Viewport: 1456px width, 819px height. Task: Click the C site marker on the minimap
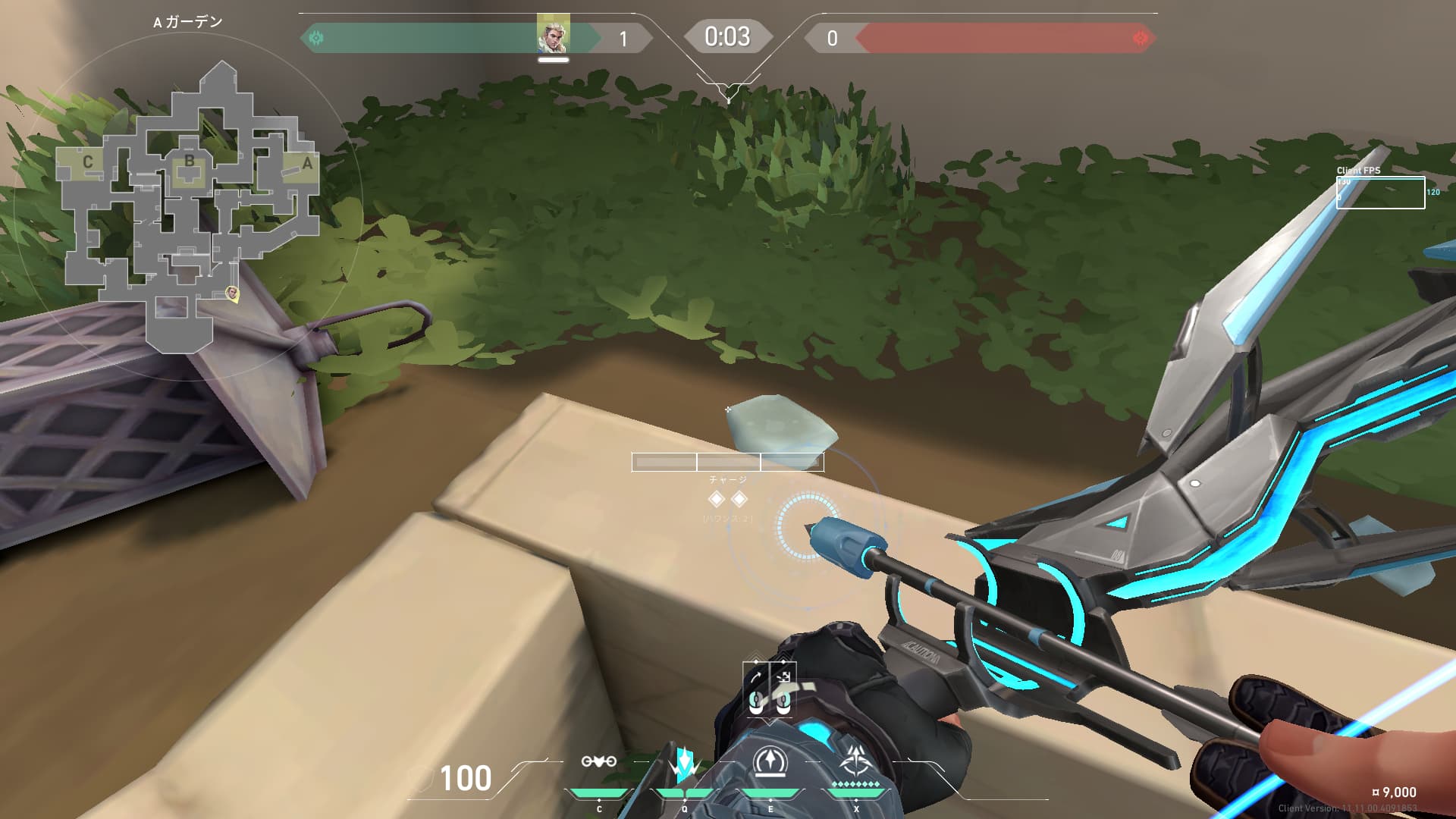tap(88, 162)
